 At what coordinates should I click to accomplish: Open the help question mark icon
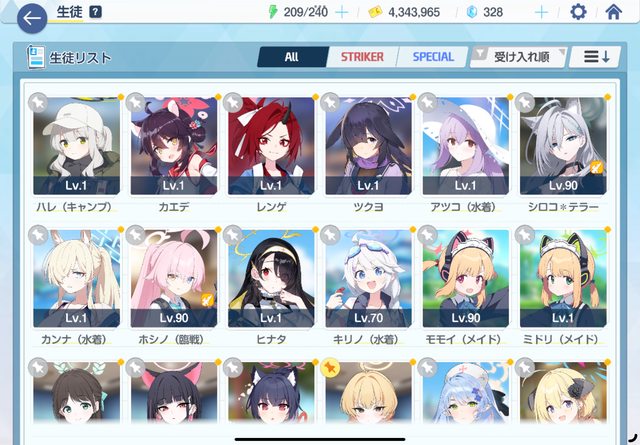pos(95,12)
